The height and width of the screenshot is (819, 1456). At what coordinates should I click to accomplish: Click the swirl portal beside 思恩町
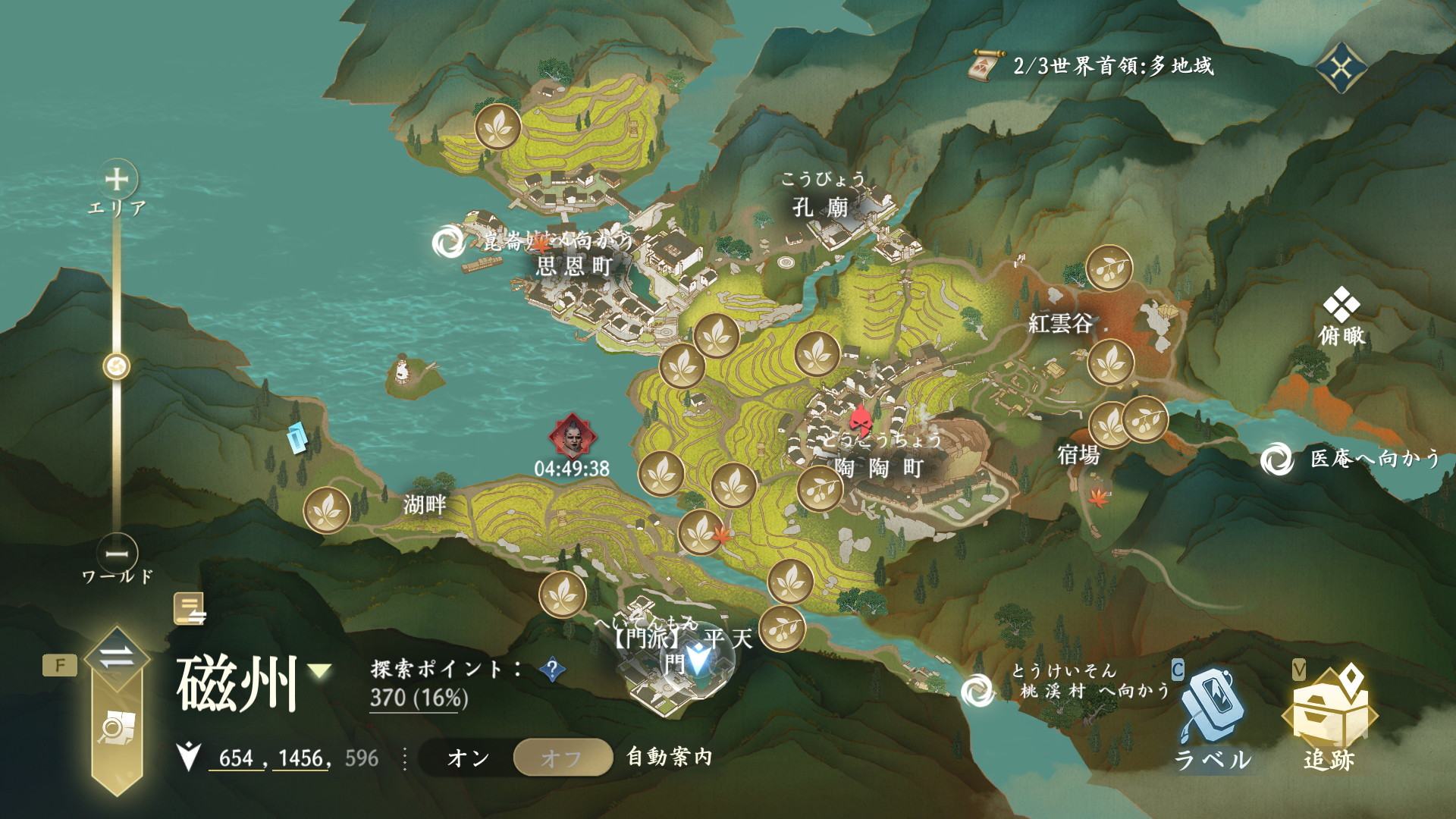point(447,243)
